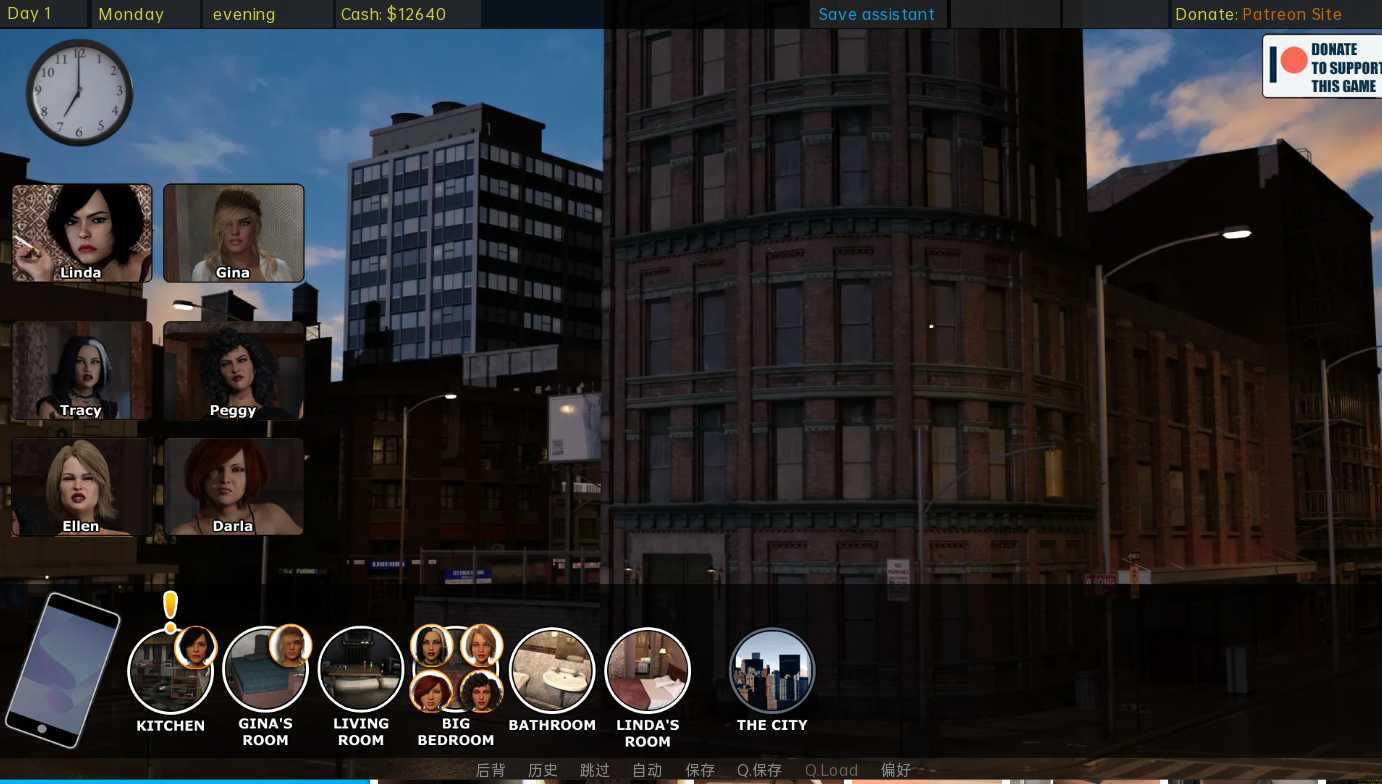This screenshot has height=784, width=1382.
Task: Pick Ellen's character portrait
Action: (x=82, y=487)
